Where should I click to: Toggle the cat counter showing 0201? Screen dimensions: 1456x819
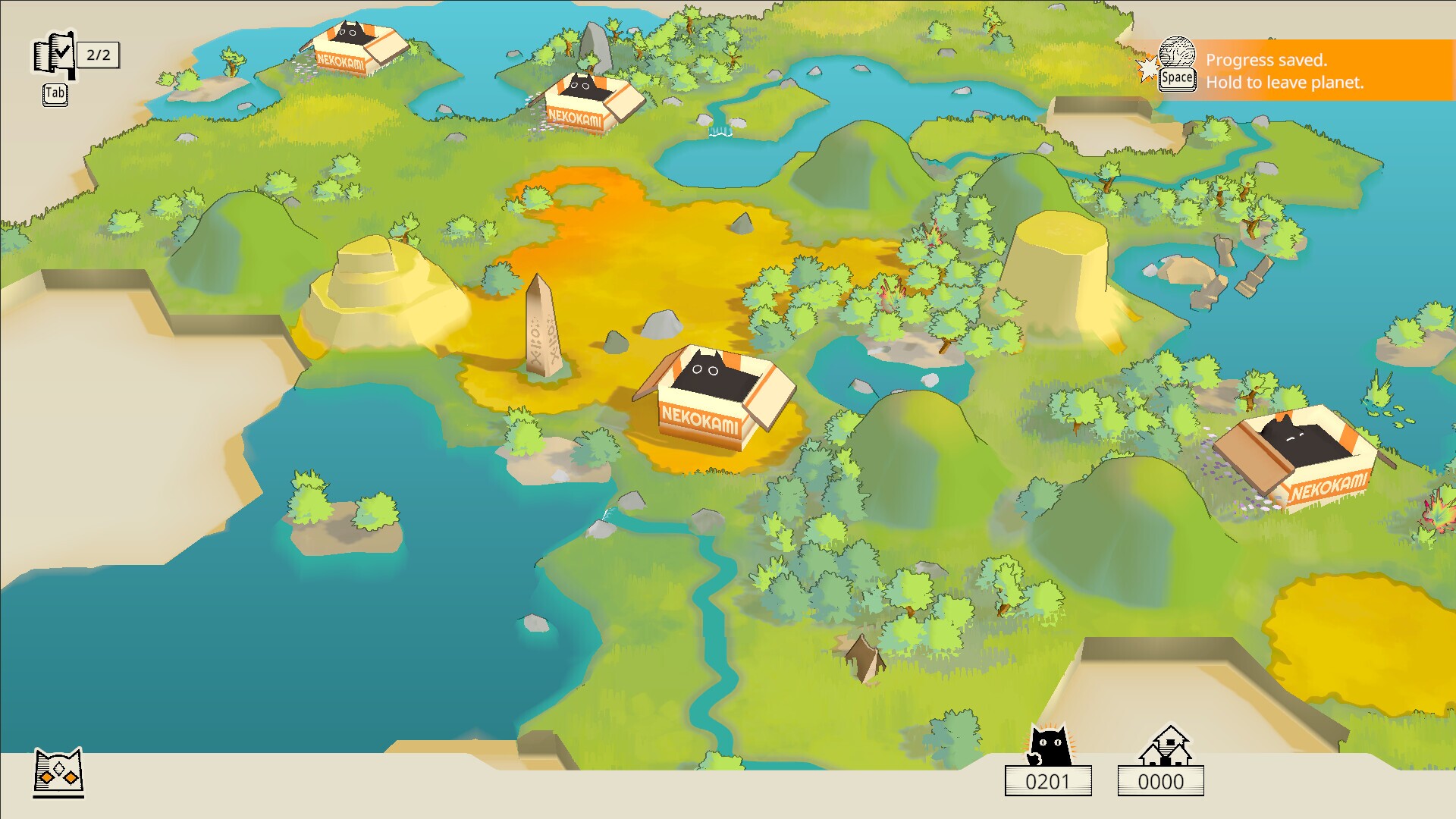click(1050, 781)
